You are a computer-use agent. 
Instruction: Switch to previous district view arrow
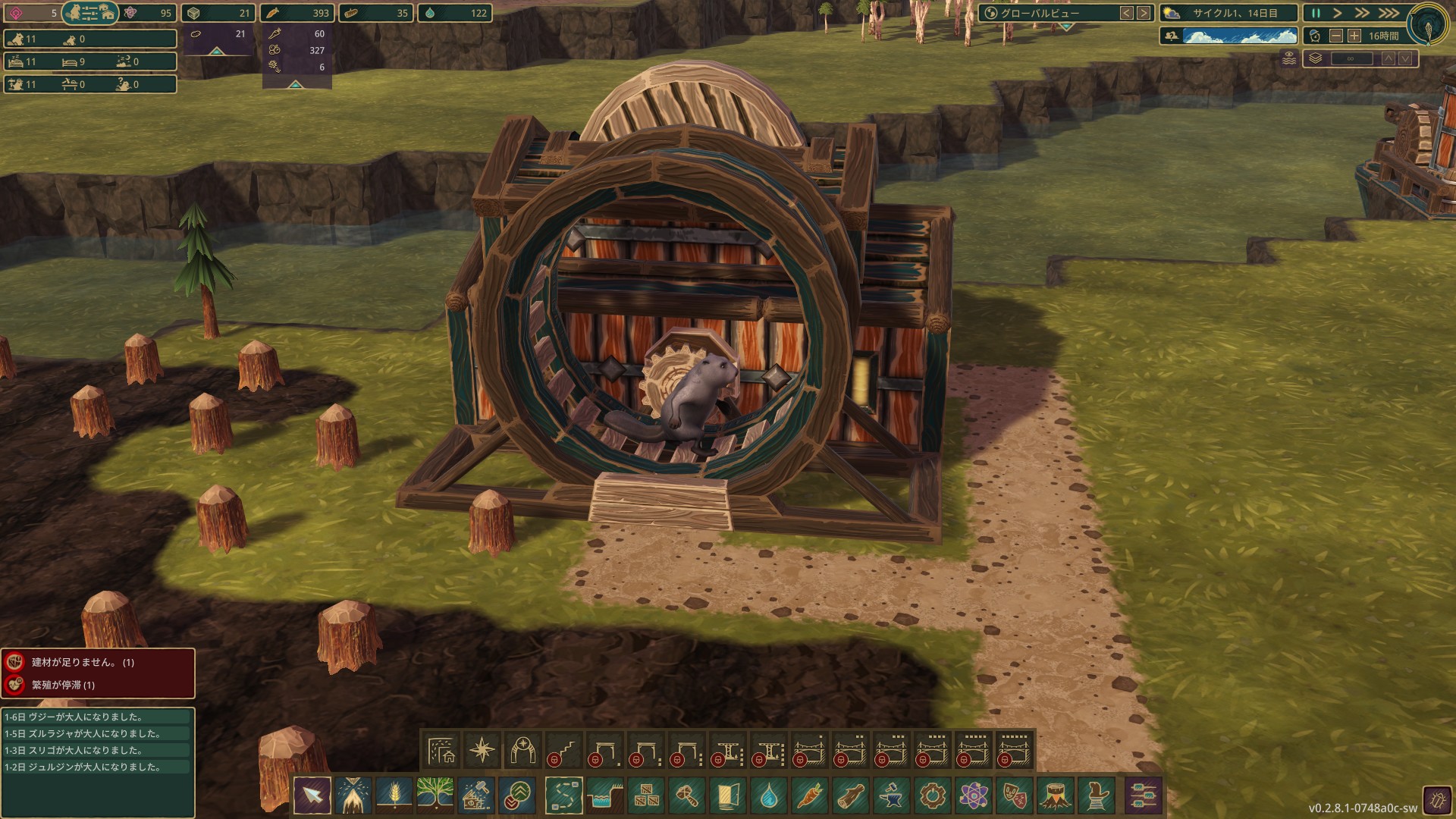tap(1127, 13)
